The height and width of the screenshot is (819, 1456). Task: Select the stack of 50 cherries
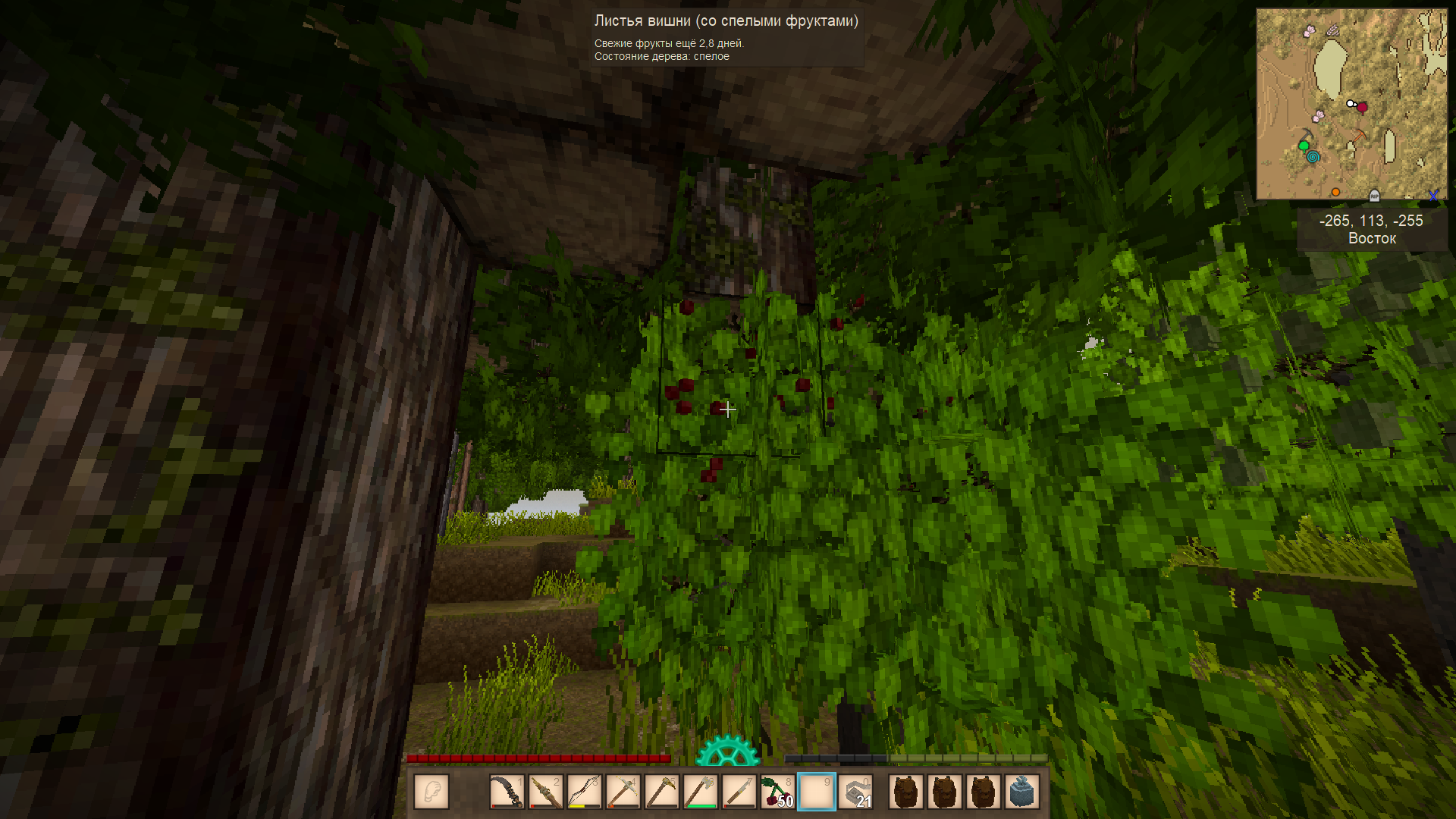point(777,792)
